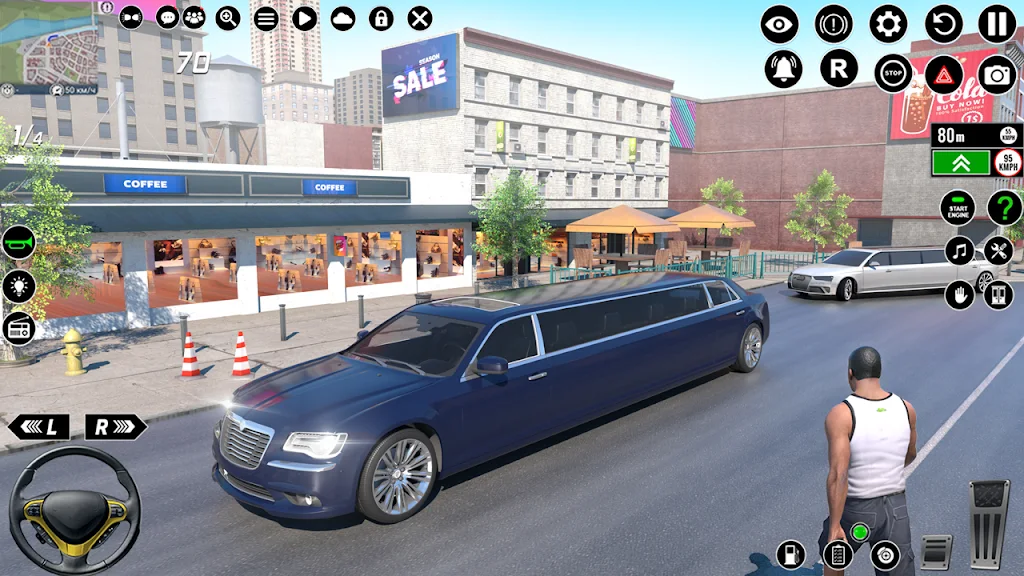Open the gear settings icon
1024x576 pixels.
[888, 23]
